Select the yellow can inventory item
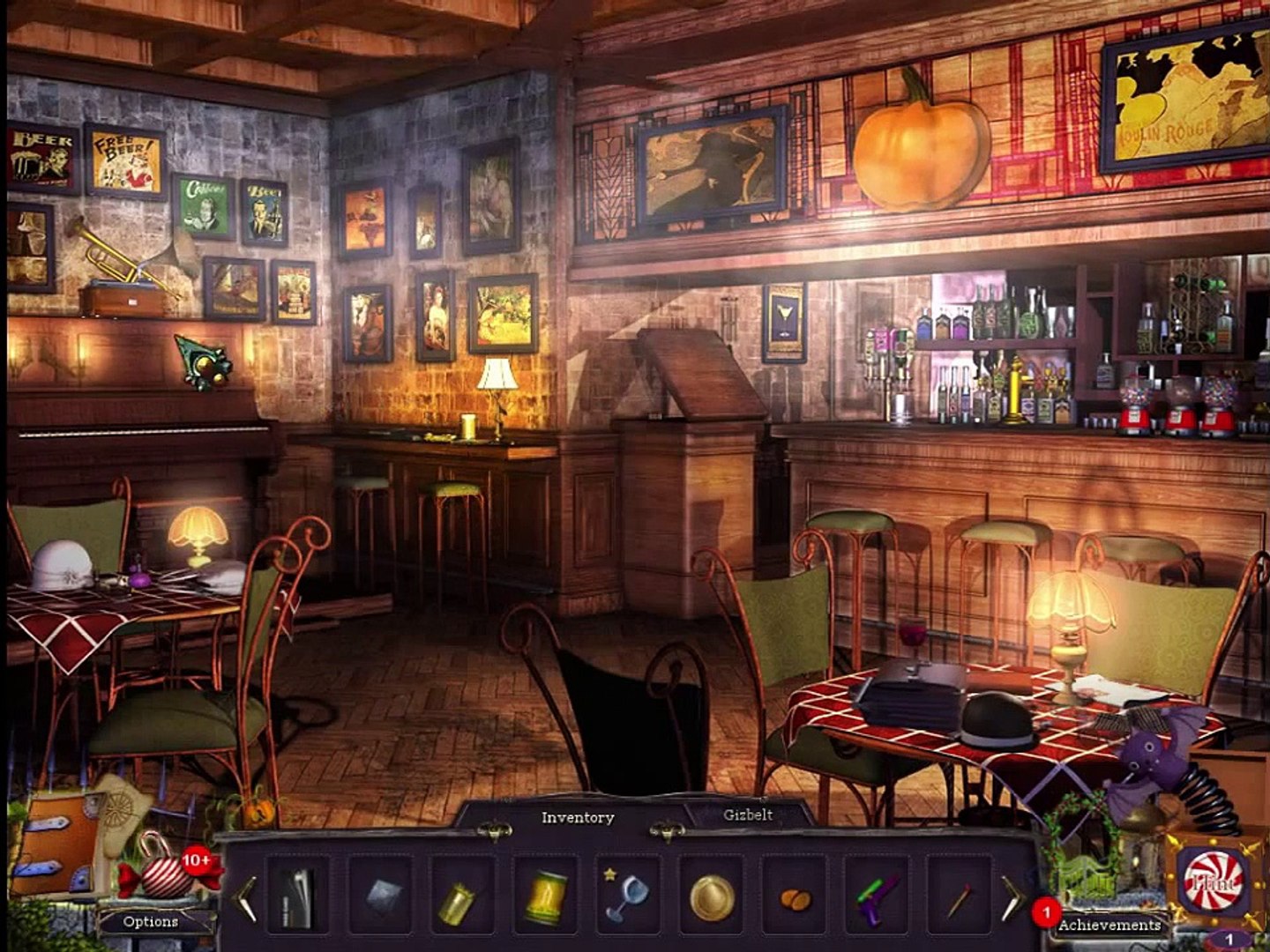The height and width of the screenshot is (952, 1270). point(546,896)
